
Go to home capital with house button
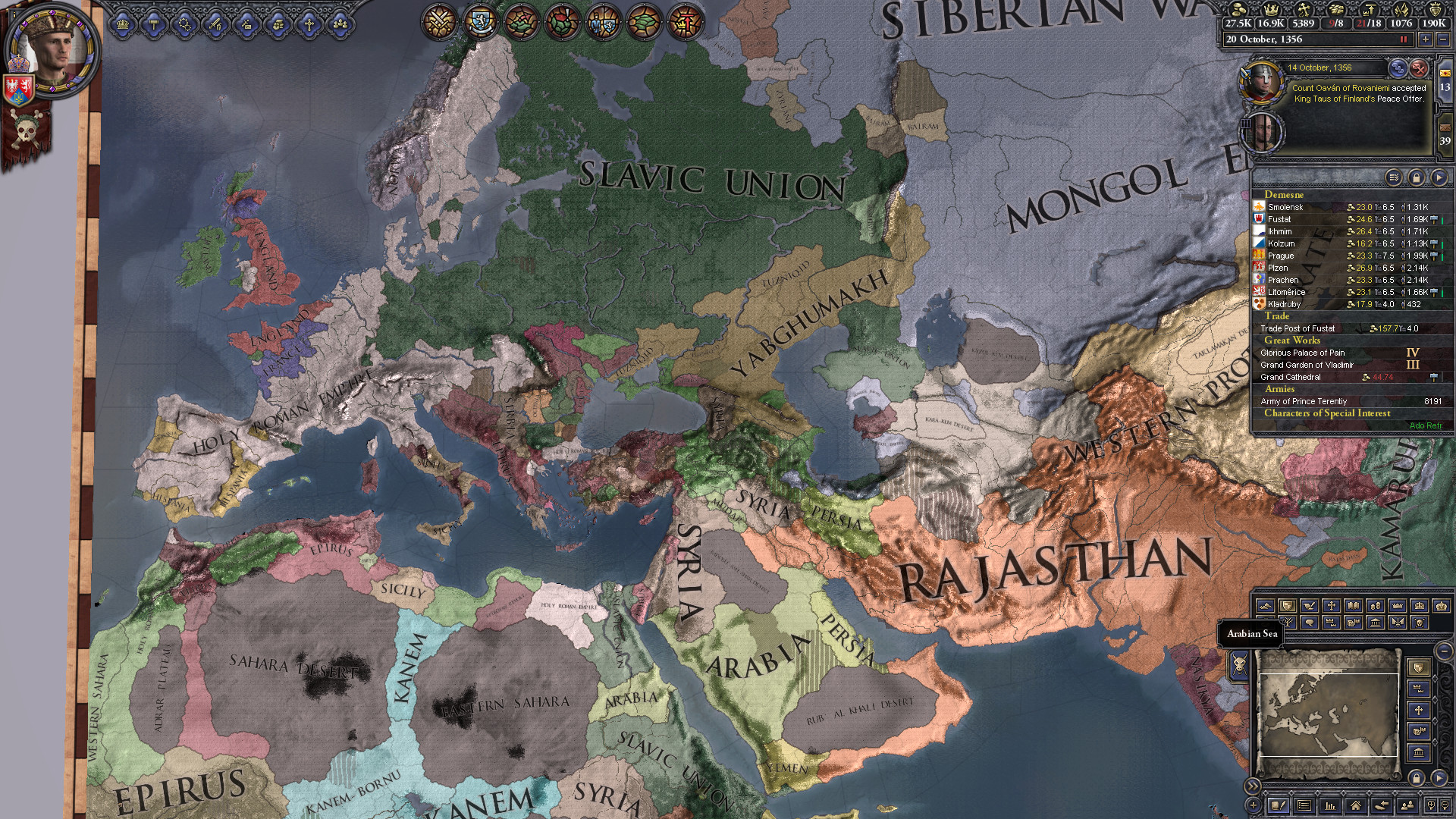pyautogui.click(x=1355, y=805)
